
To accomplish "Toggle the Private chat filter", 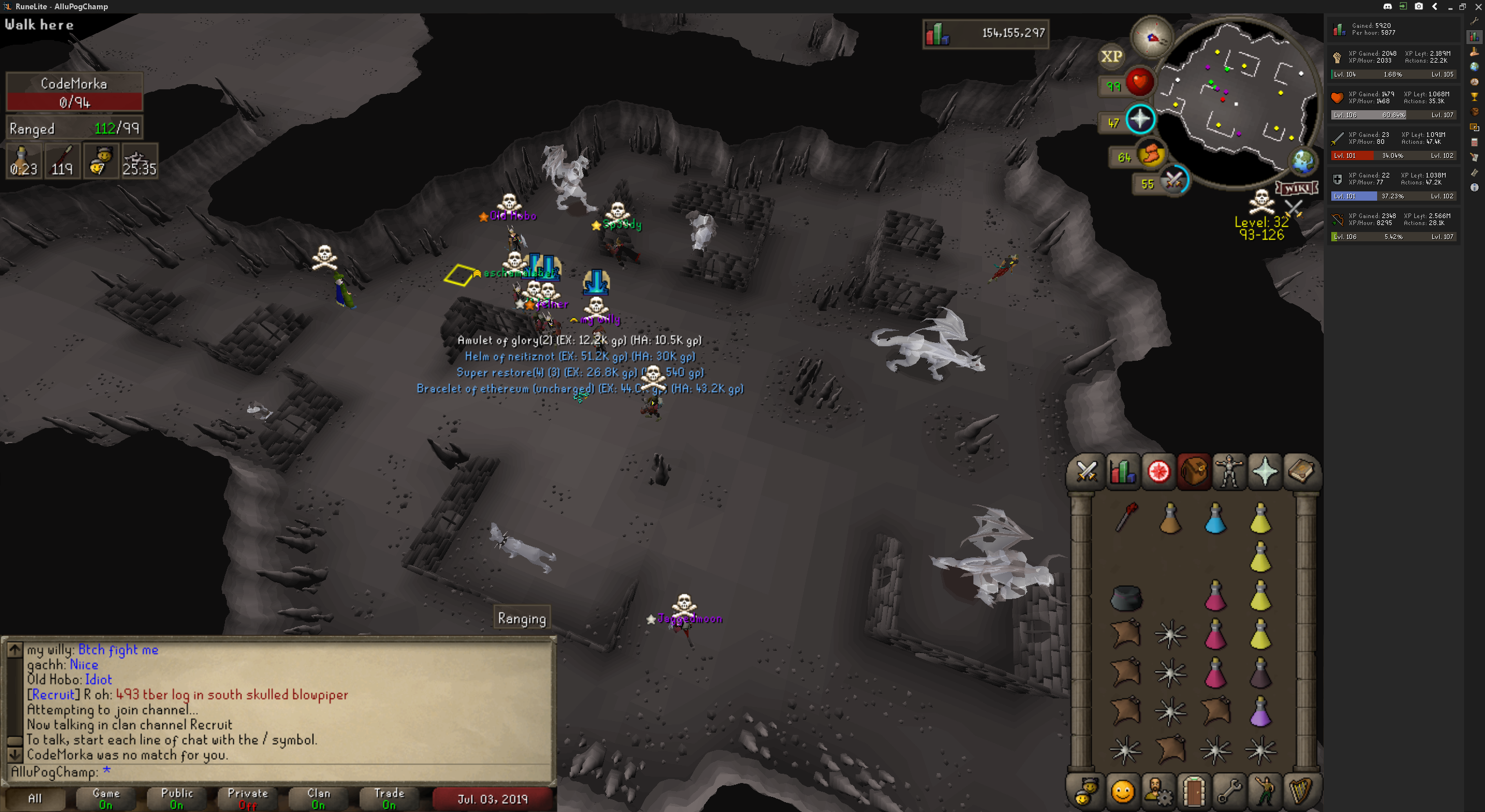I will tap(248, 799).
